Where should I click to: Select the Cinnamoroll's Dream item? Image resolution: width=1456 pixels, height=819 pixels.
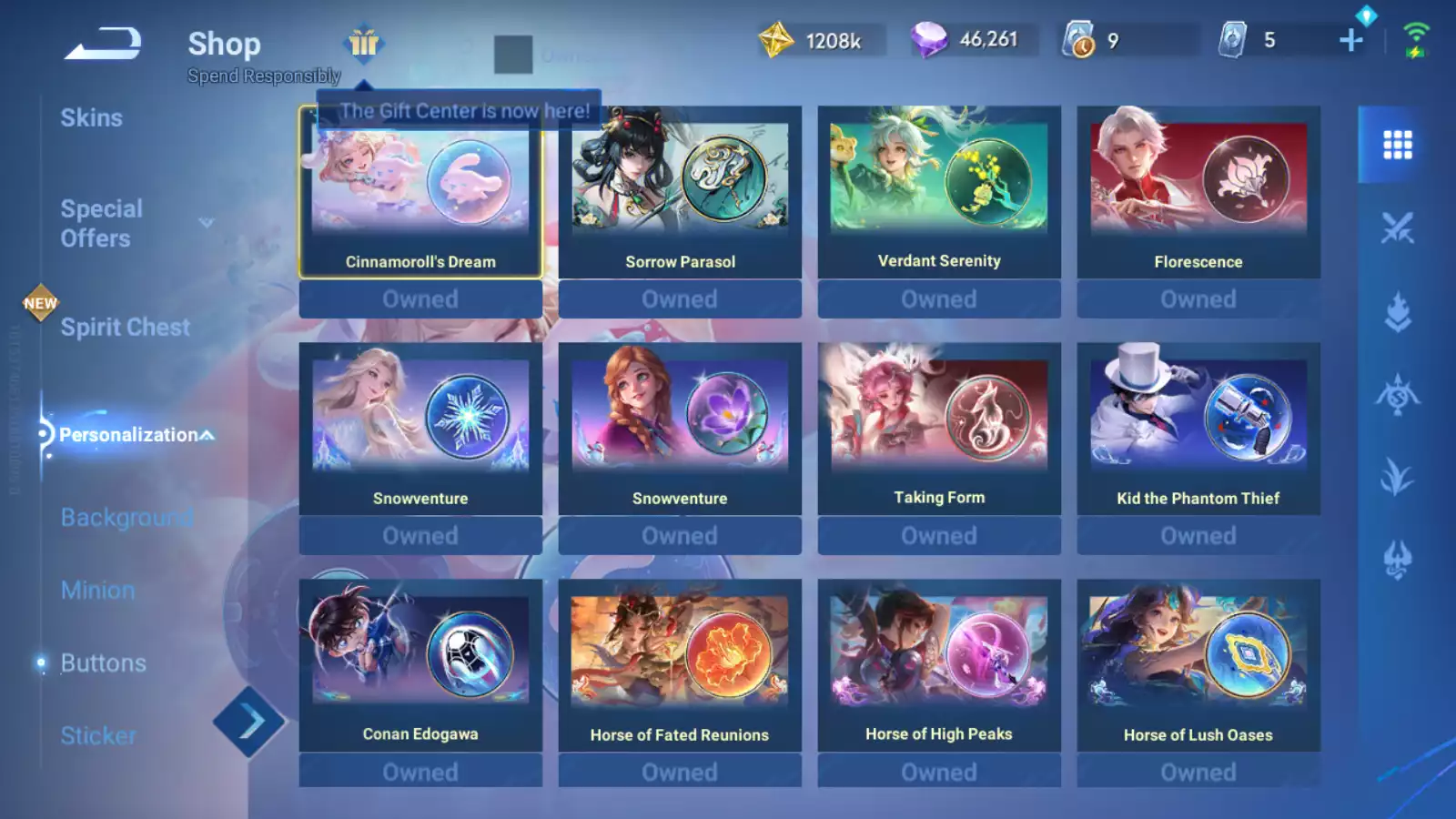(x=420, y=193)
